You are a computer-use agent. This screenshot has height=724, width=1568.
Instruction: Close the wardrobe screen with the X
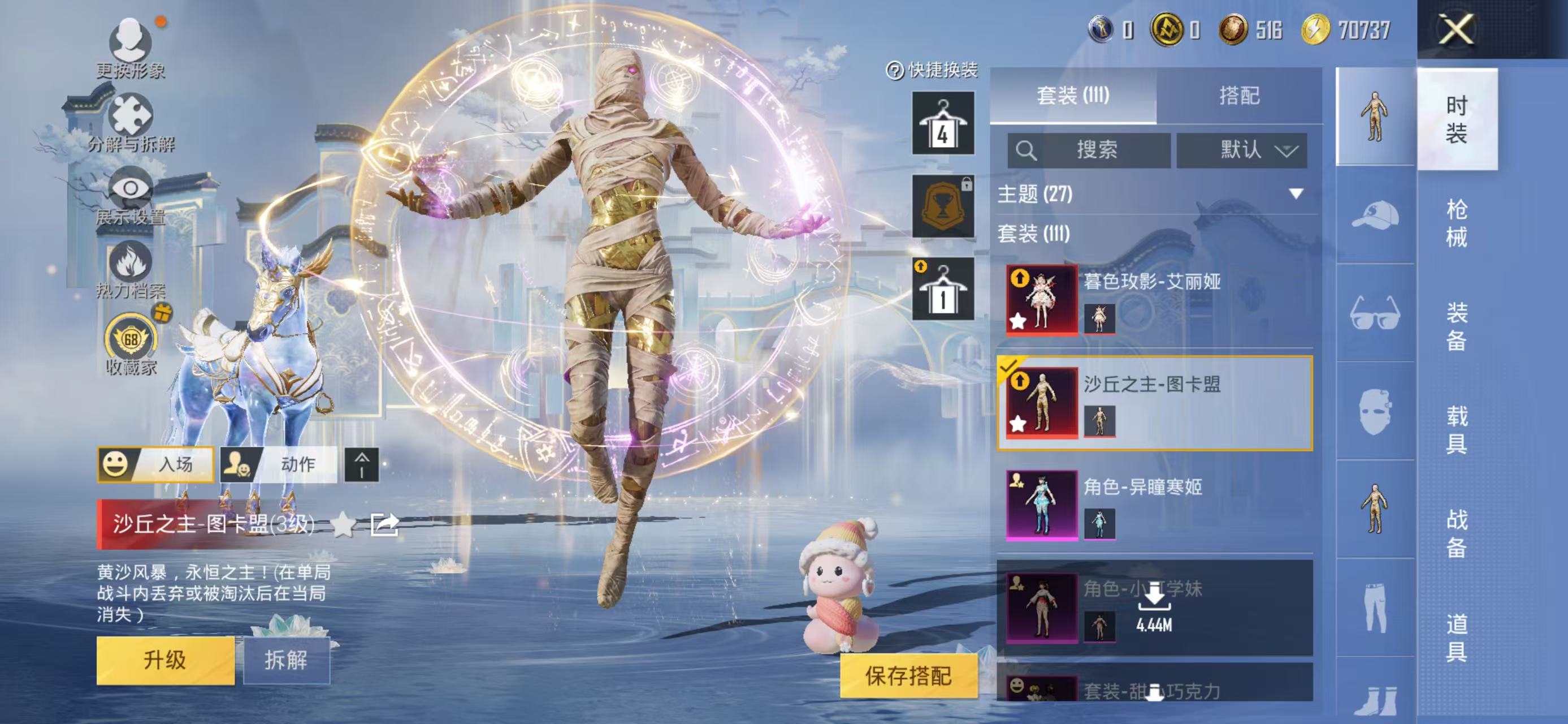1456,29
